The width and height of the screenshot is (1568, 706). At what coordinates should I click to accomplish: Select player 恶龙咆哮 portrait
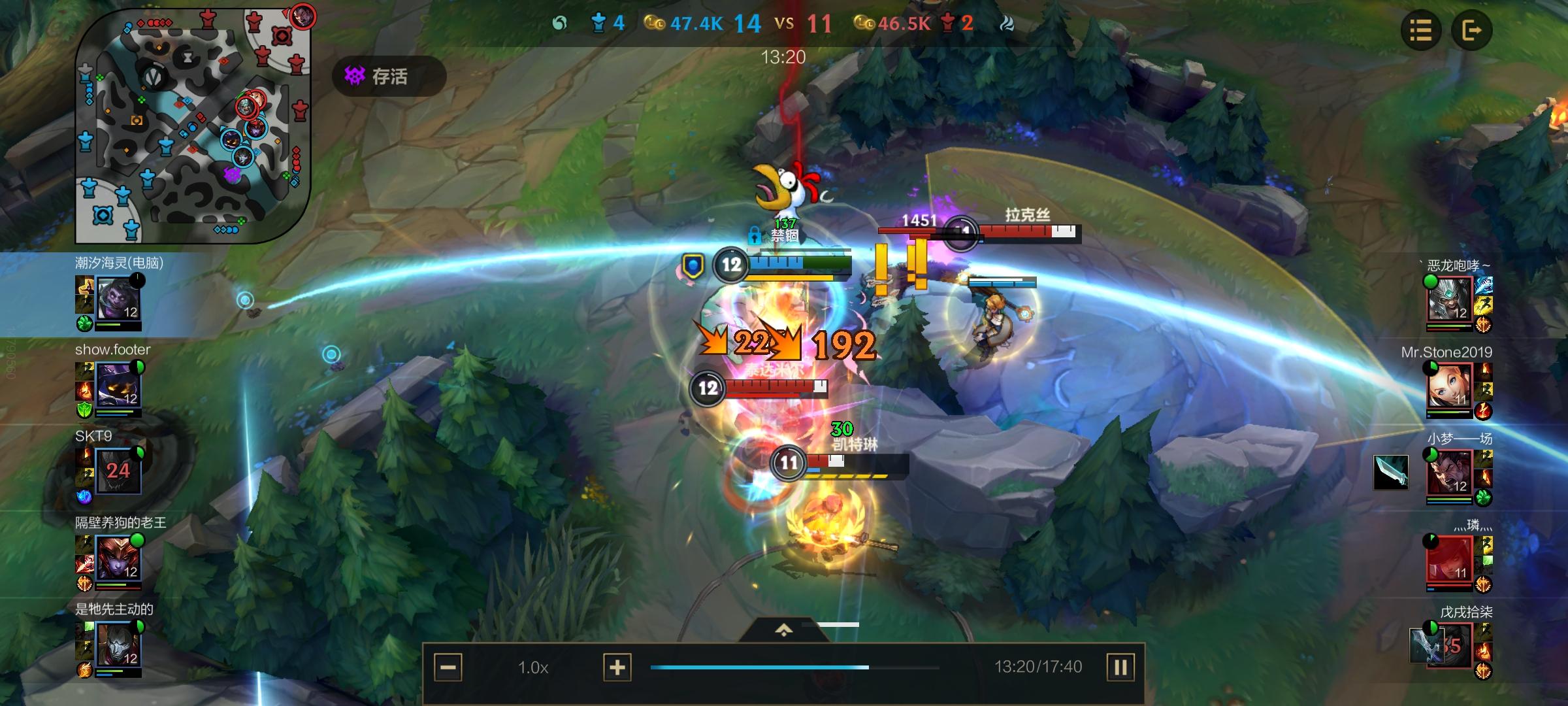(x=1449, y=299)
